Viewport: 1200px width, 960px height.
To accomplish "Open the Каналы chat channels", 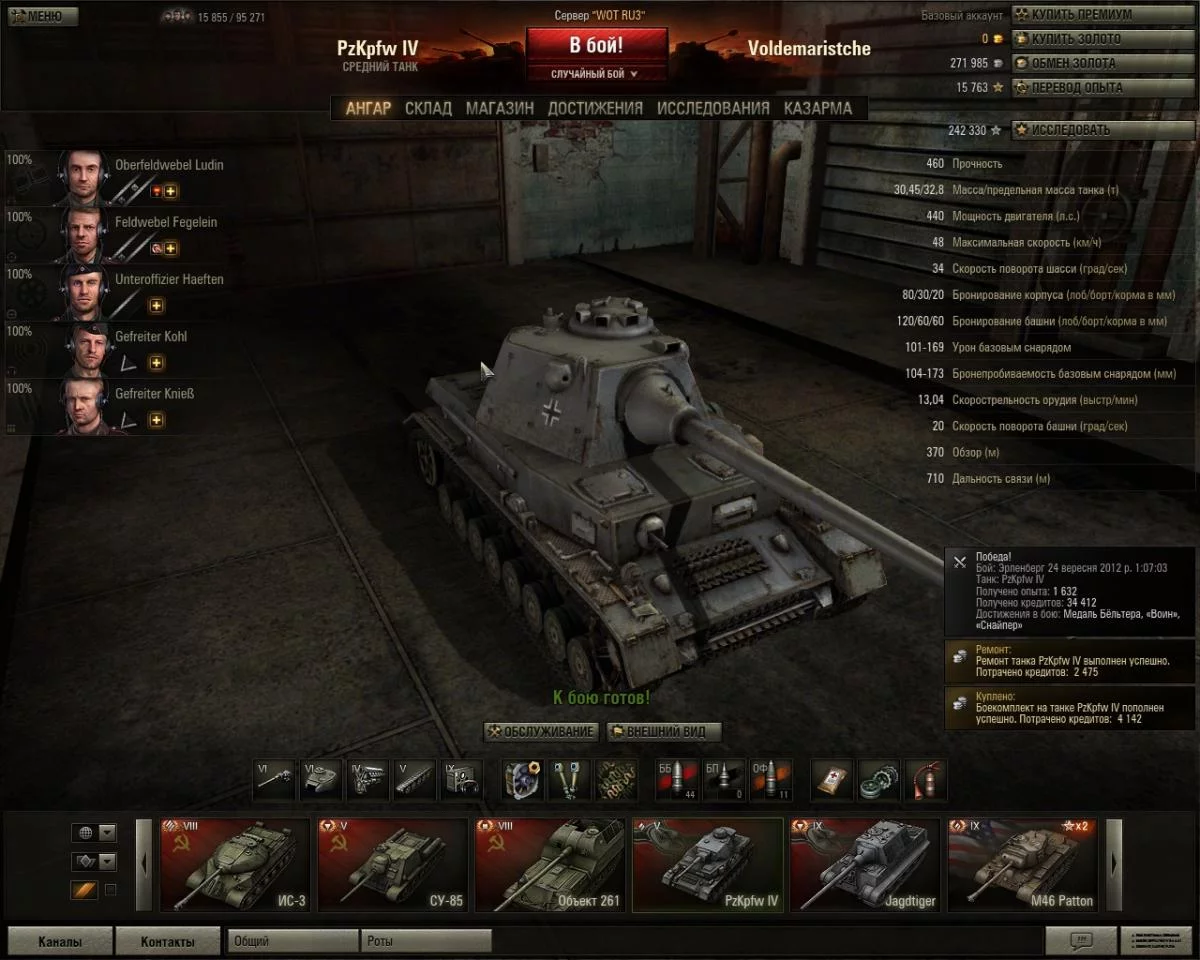I will click(x=60, y=941).
